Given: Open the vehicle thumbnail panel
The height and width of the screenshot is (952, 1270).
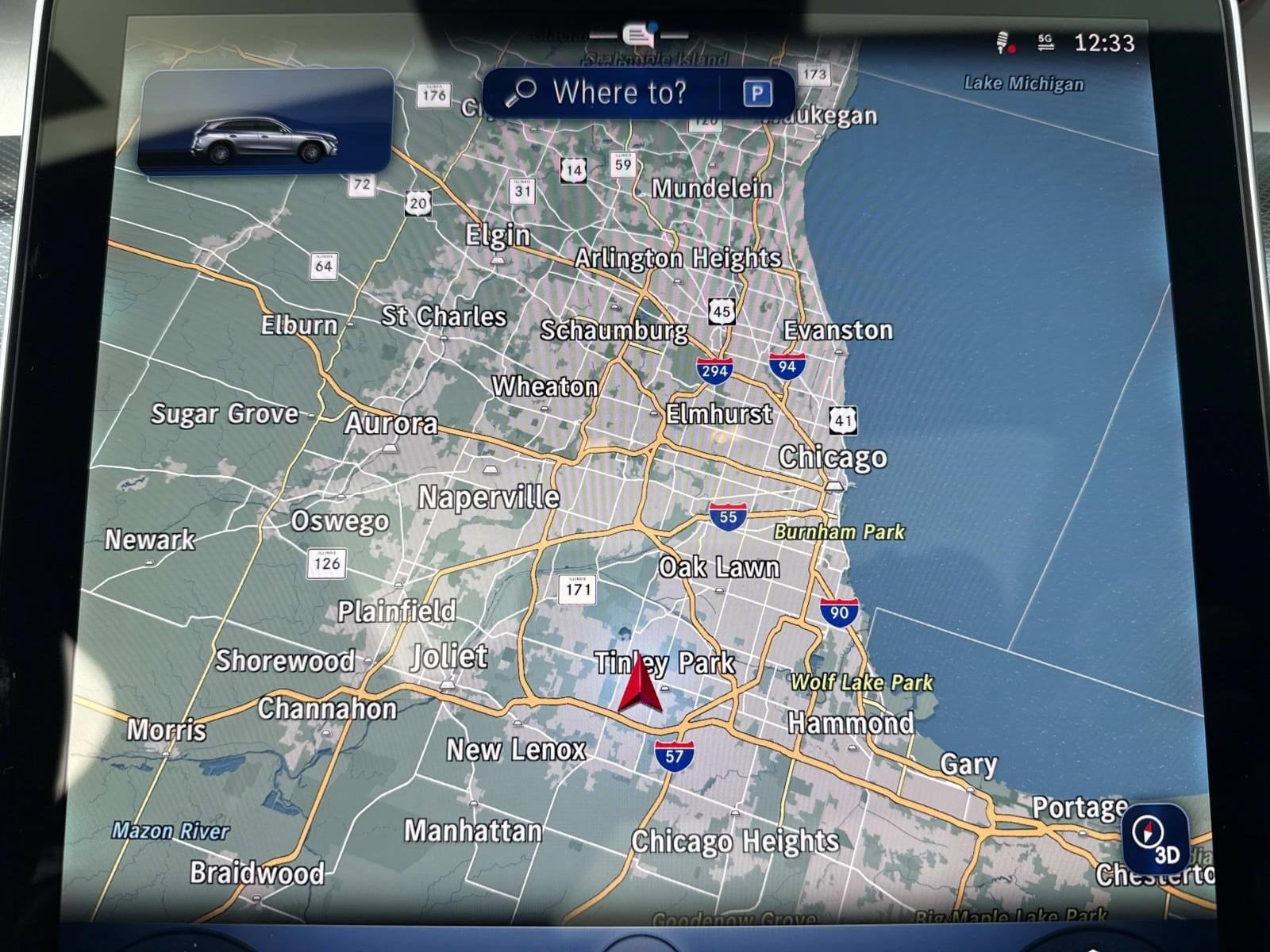Looking at the screenshot, I should coord(265,122).
